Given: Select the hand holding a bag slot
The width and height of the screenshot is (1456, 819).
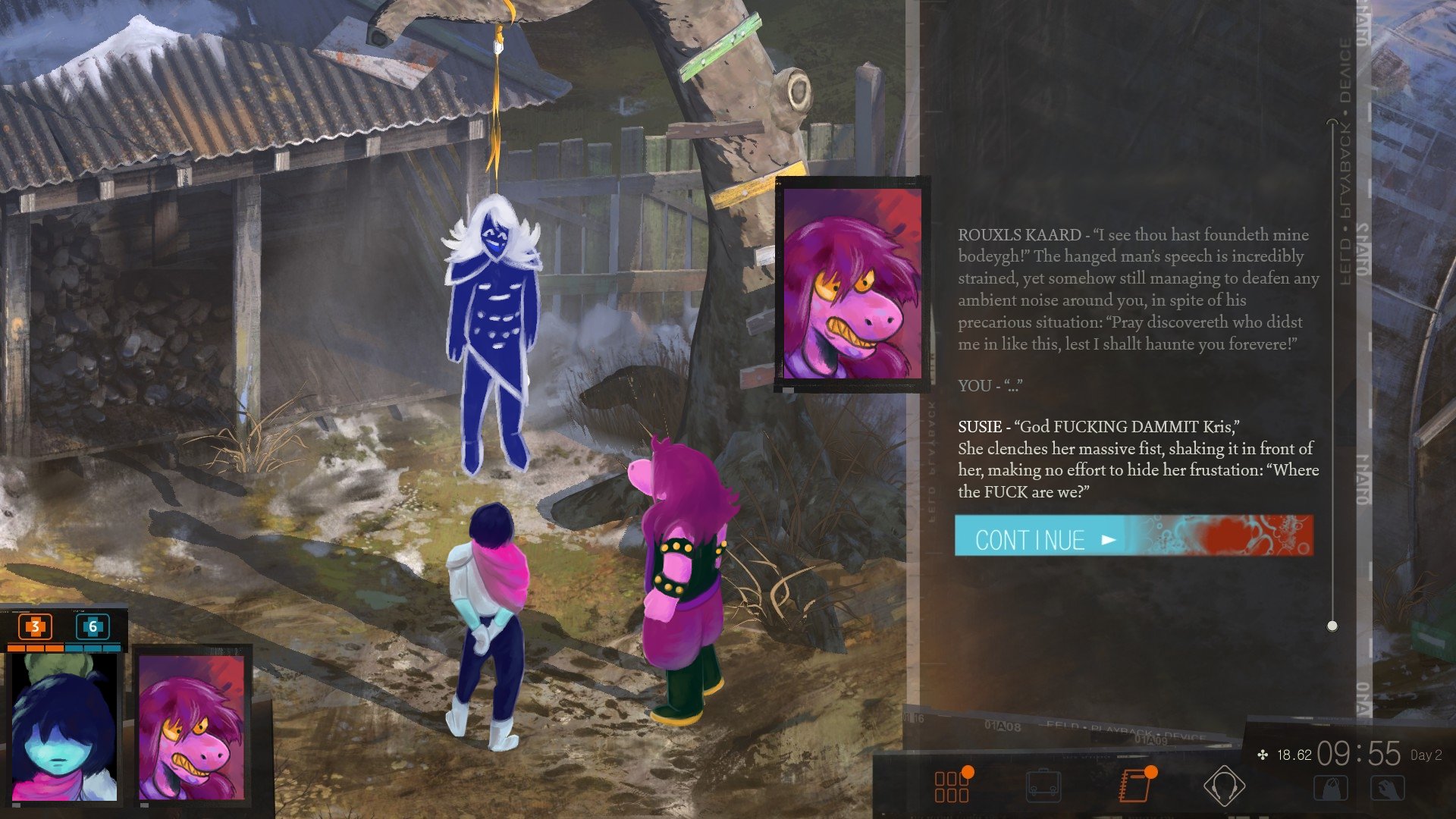Looking at the screenshot, I should [x=1331, y=789].
